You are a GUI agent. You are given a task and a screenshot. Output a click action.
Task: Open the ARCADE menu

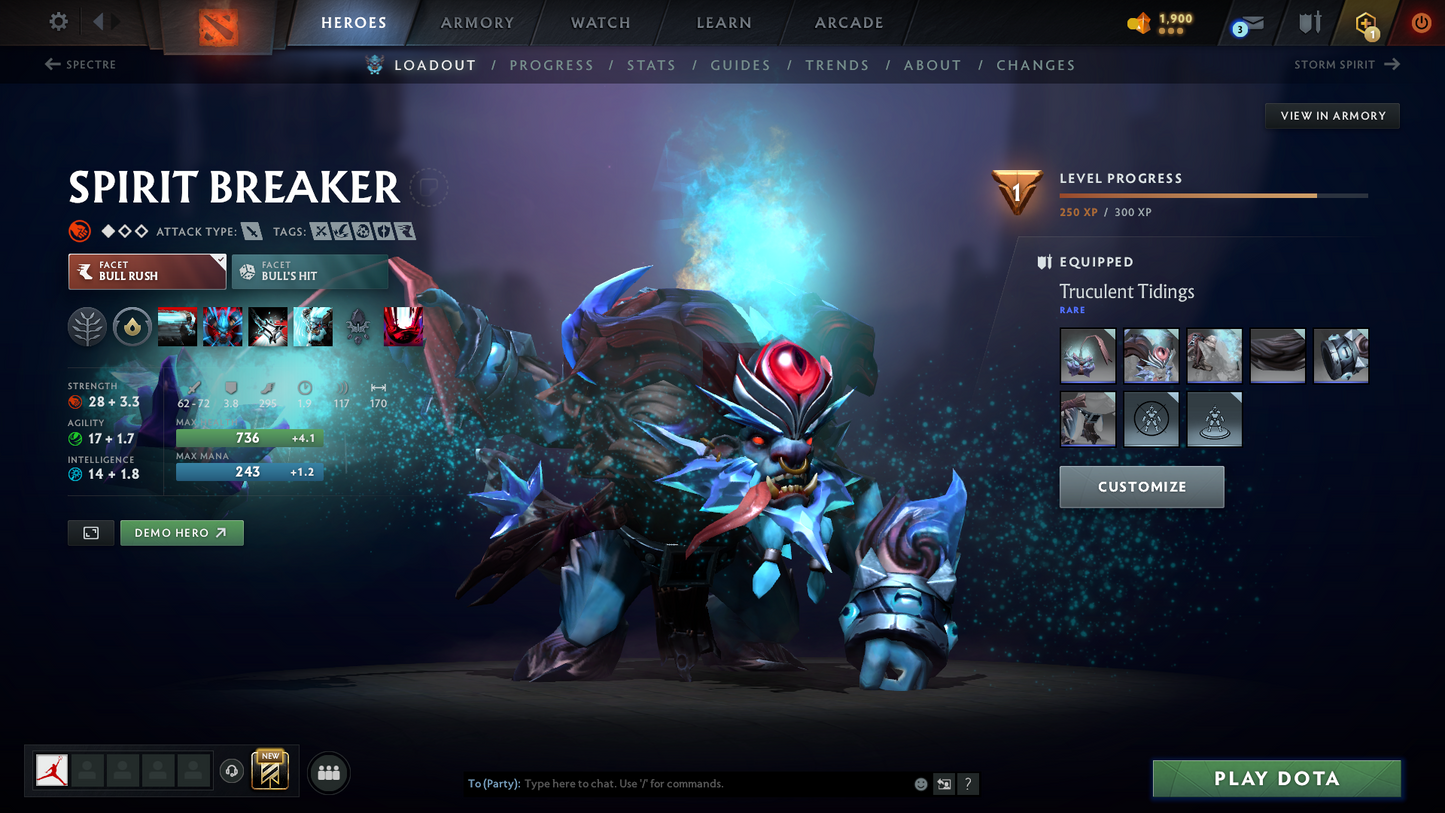[x=848, y=22]
